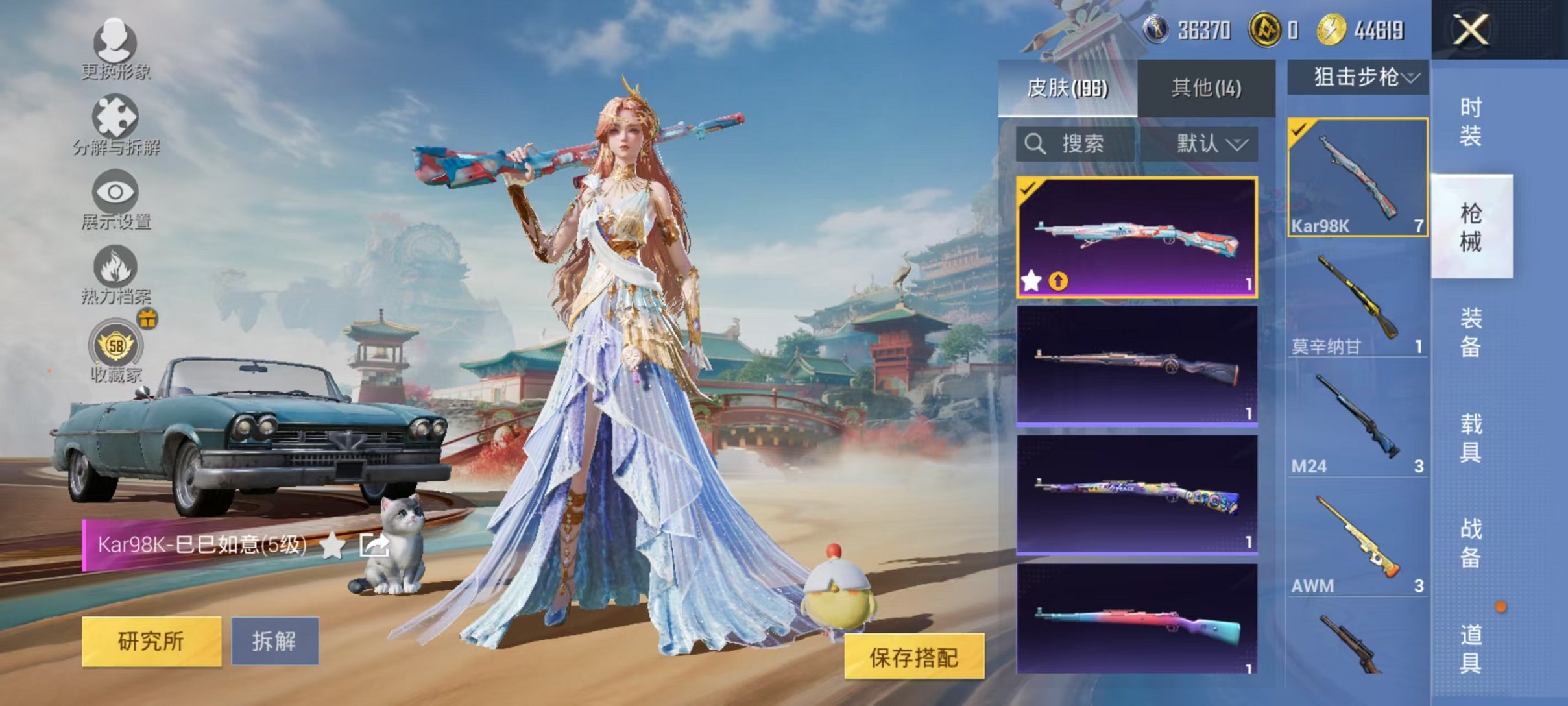Open the search 搜索 field icon
The width and height of the screenshot is (1568, 706).
tap(1037, 145)
